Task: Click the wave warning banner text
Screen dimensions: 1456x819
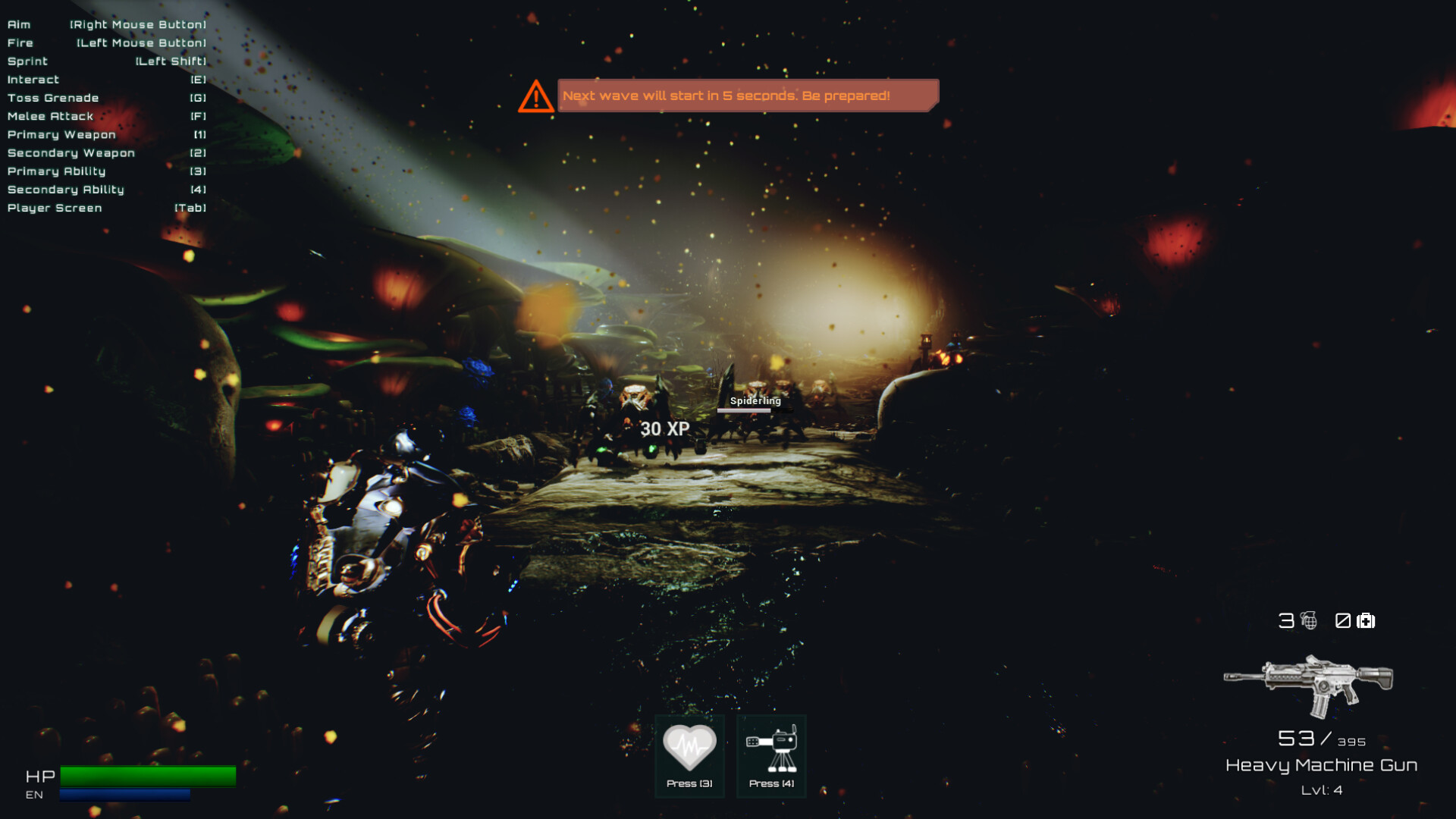Action: tap(726, 96)
